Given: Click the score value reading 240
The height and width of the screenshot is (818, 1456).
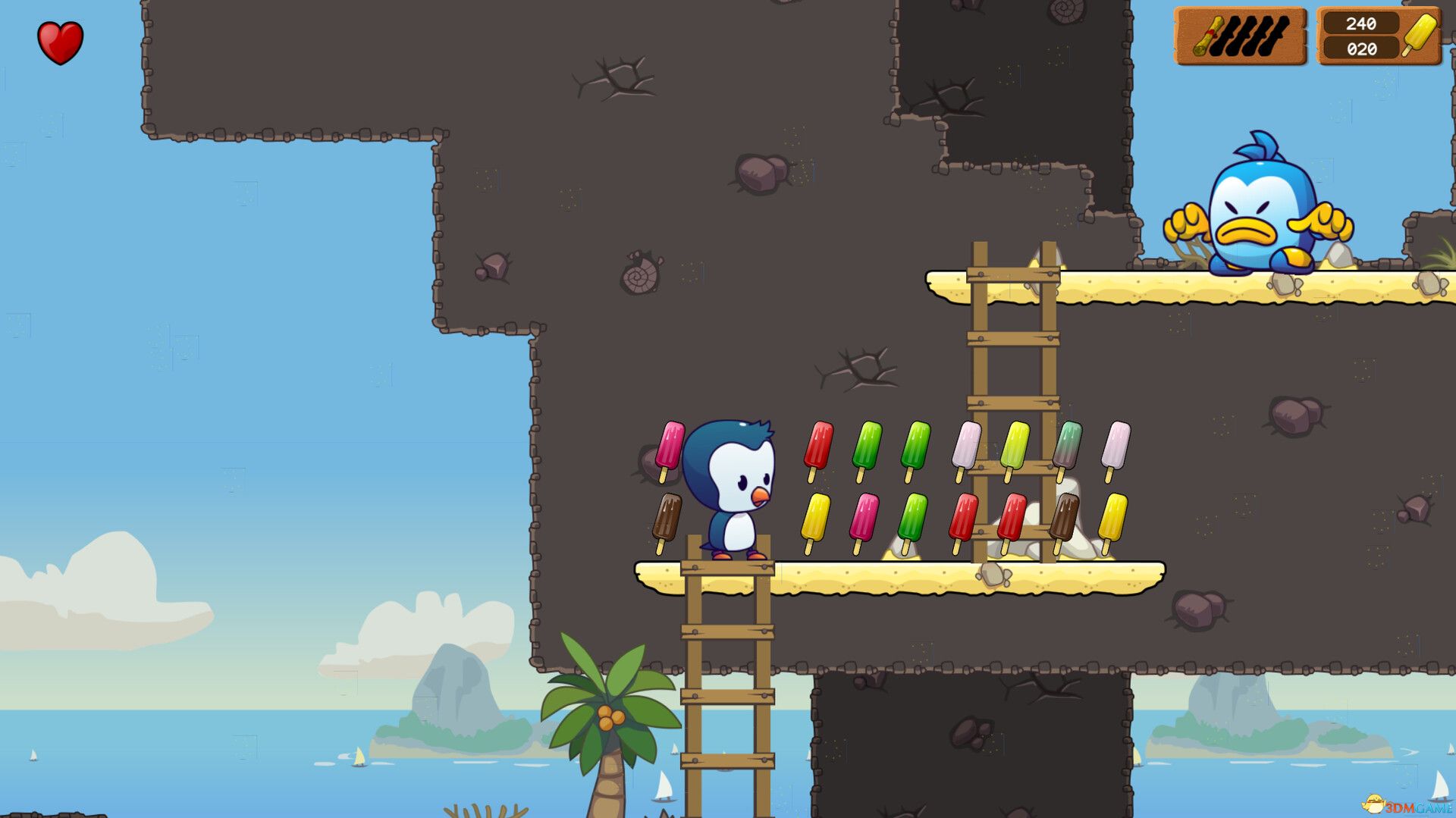Looking at the screenshot, I should tap(1363, 24).
